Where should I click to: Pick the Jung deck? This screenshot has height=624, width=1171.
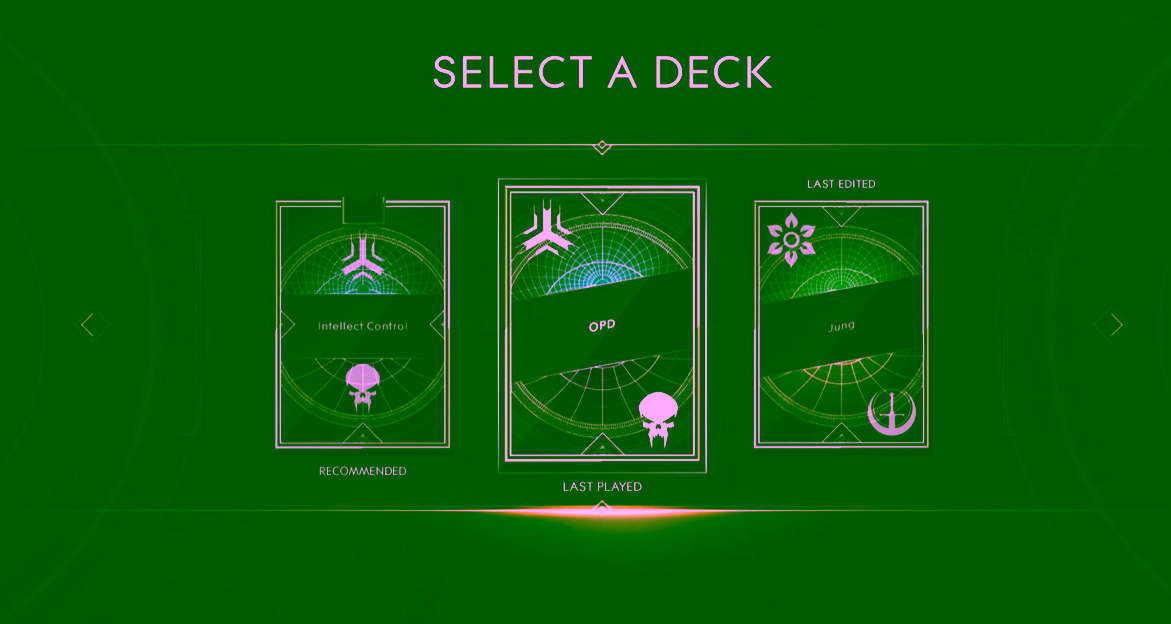tap(841, 326)
